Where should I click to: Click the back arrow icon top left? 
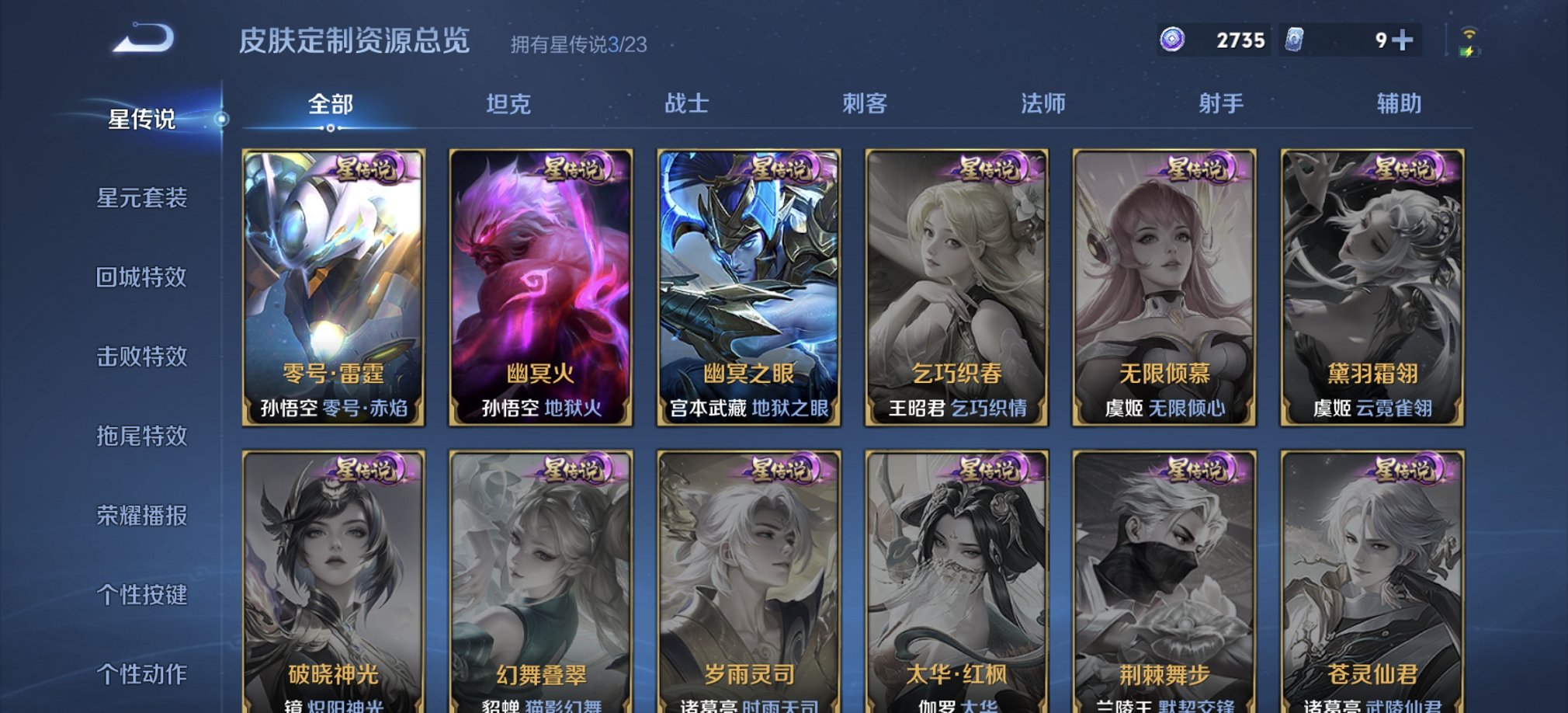point(144,39)
